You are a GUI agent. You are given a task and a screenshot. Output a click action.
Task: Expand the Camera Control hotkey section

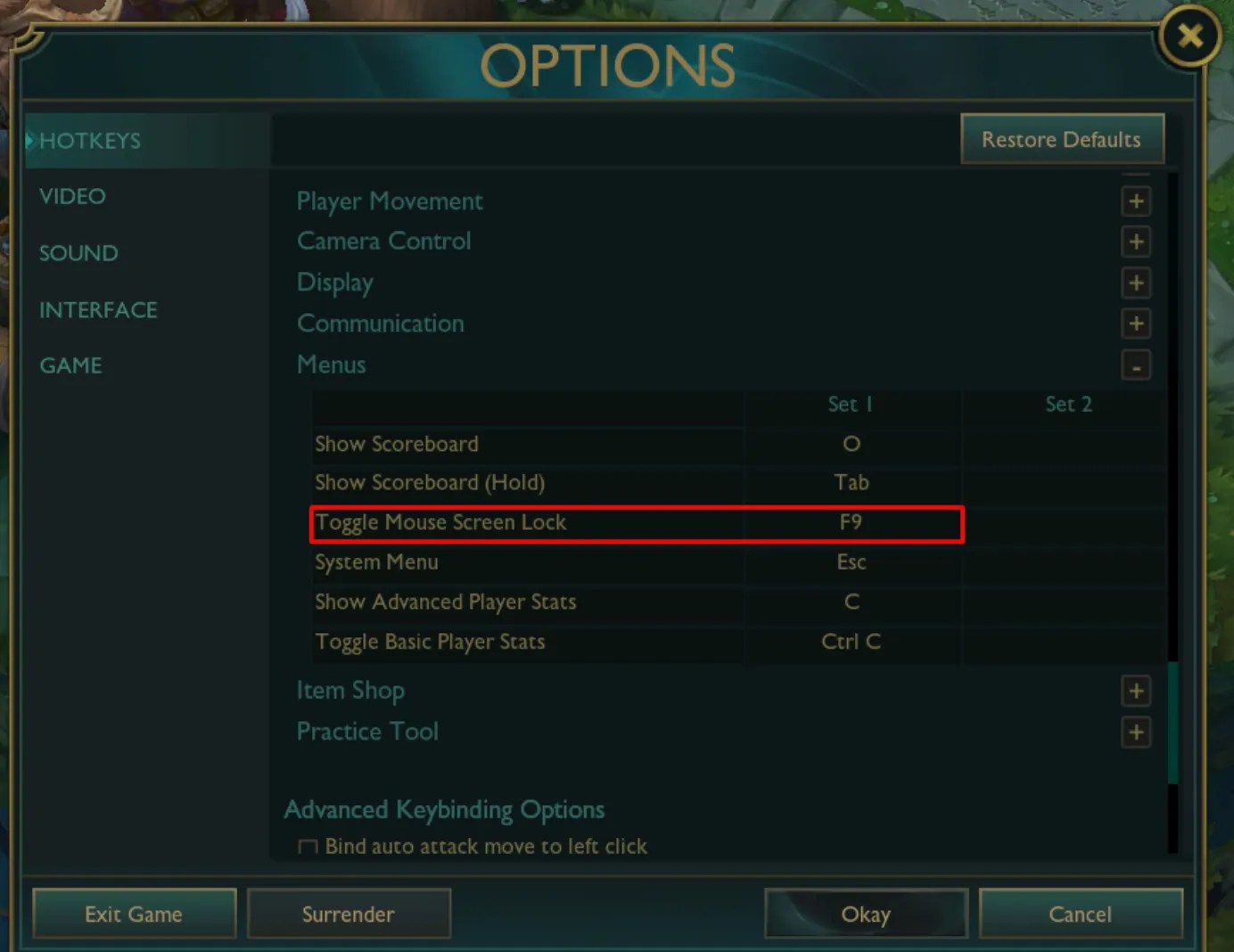(x=1136, y=242)
